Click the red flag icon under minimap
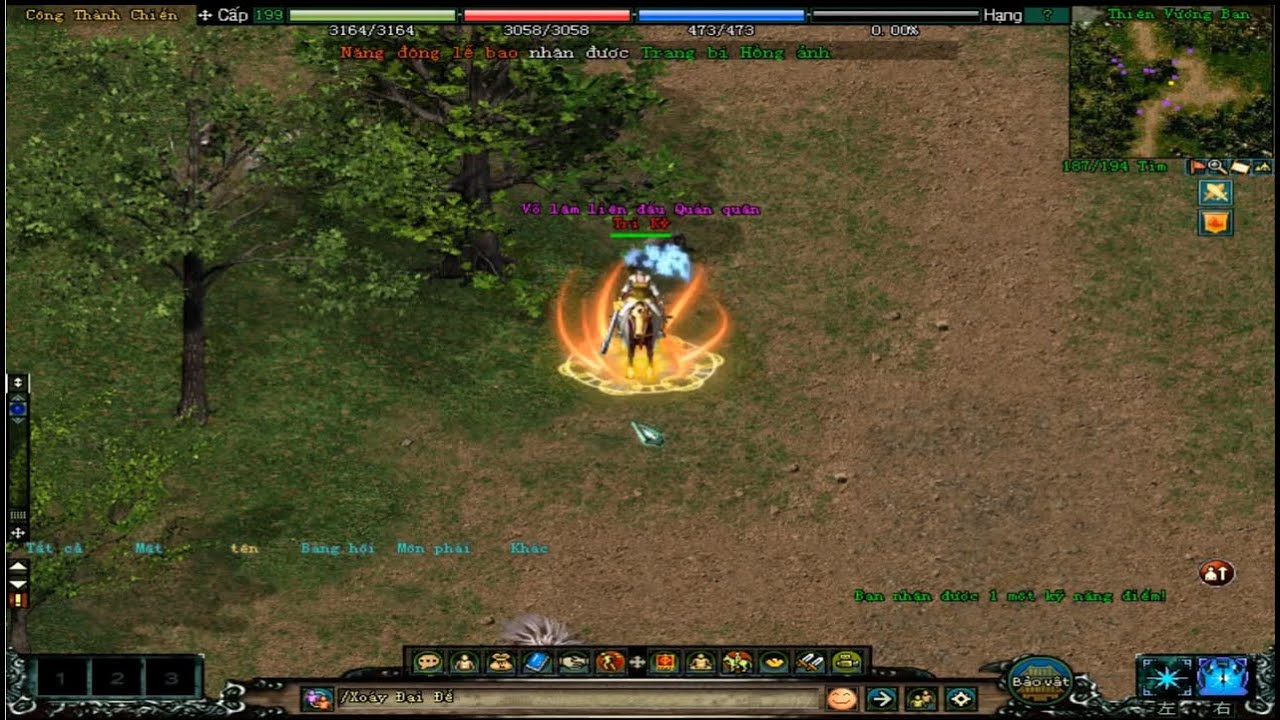The height and width of the screenshot is (720, 1280). pyautogui.click(x=1197, y=167)
